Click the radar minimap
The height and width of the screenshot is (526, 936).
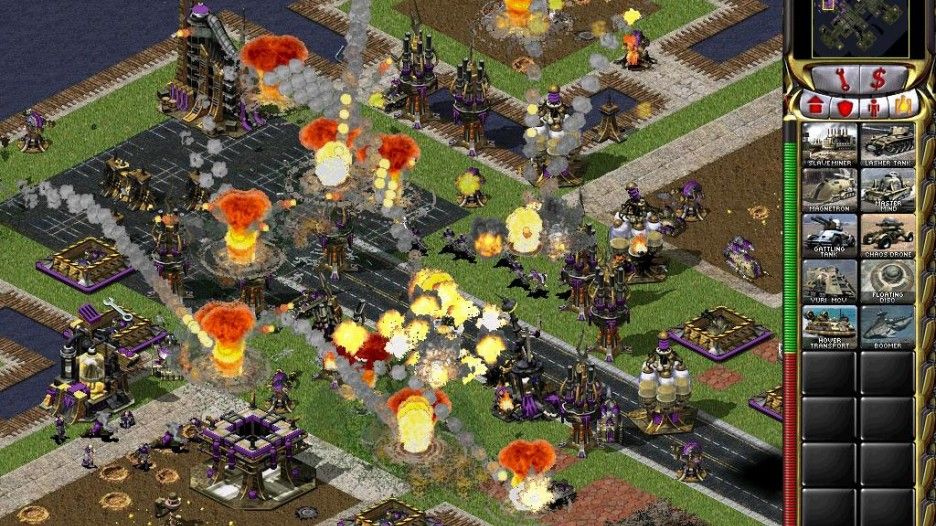pos(860,29)
